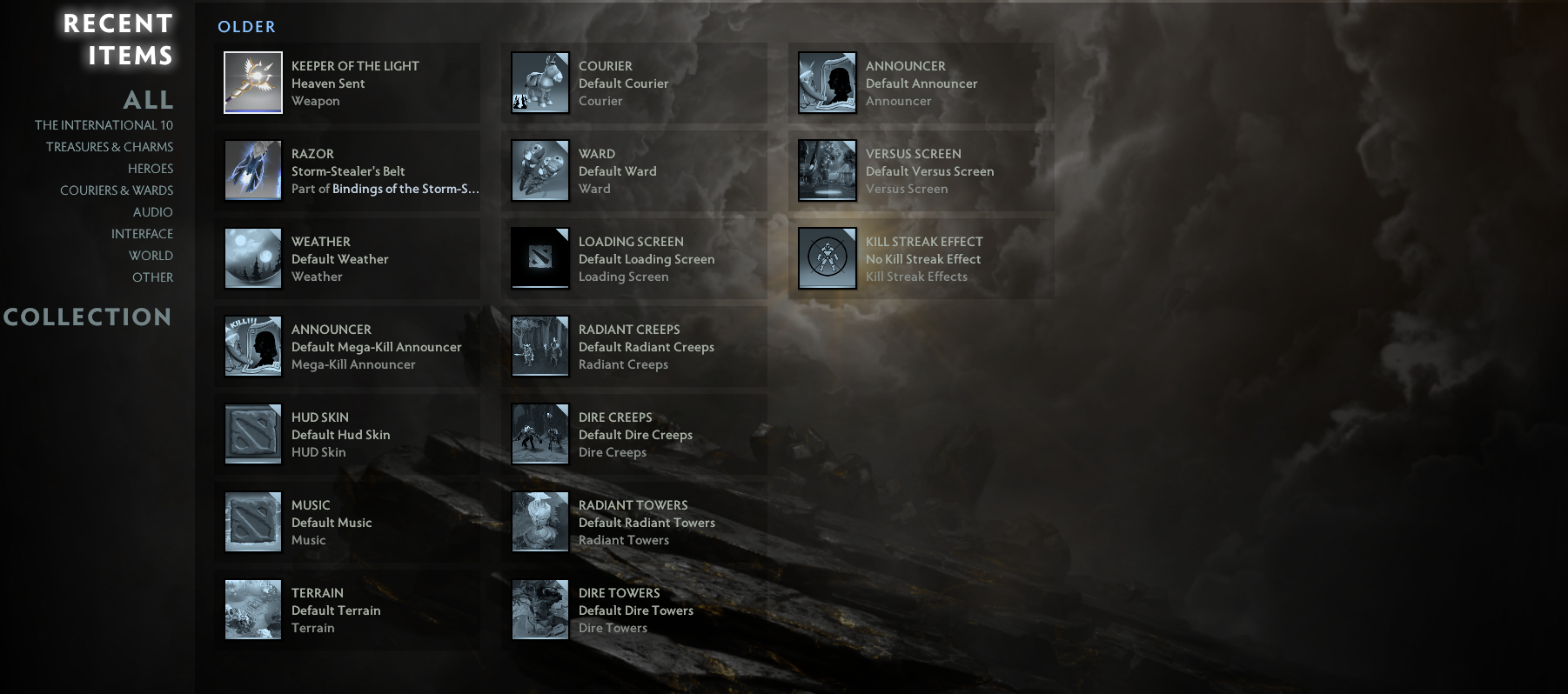
Task: Open the Default Ward item
Action: (x=539, y=170)
